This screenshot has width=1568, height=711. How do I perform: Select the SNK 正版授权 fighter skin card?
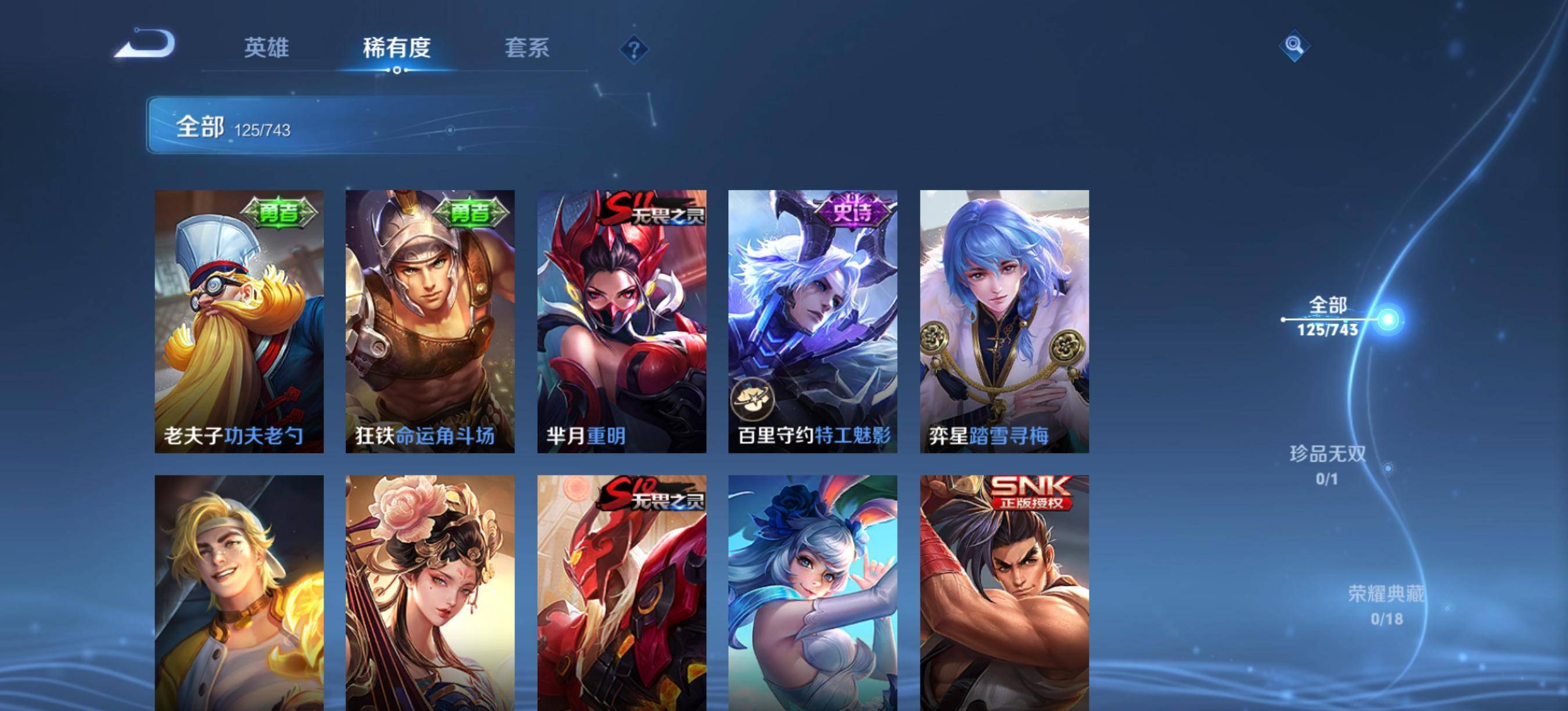pyautogui.click(x=1004, y=592)
